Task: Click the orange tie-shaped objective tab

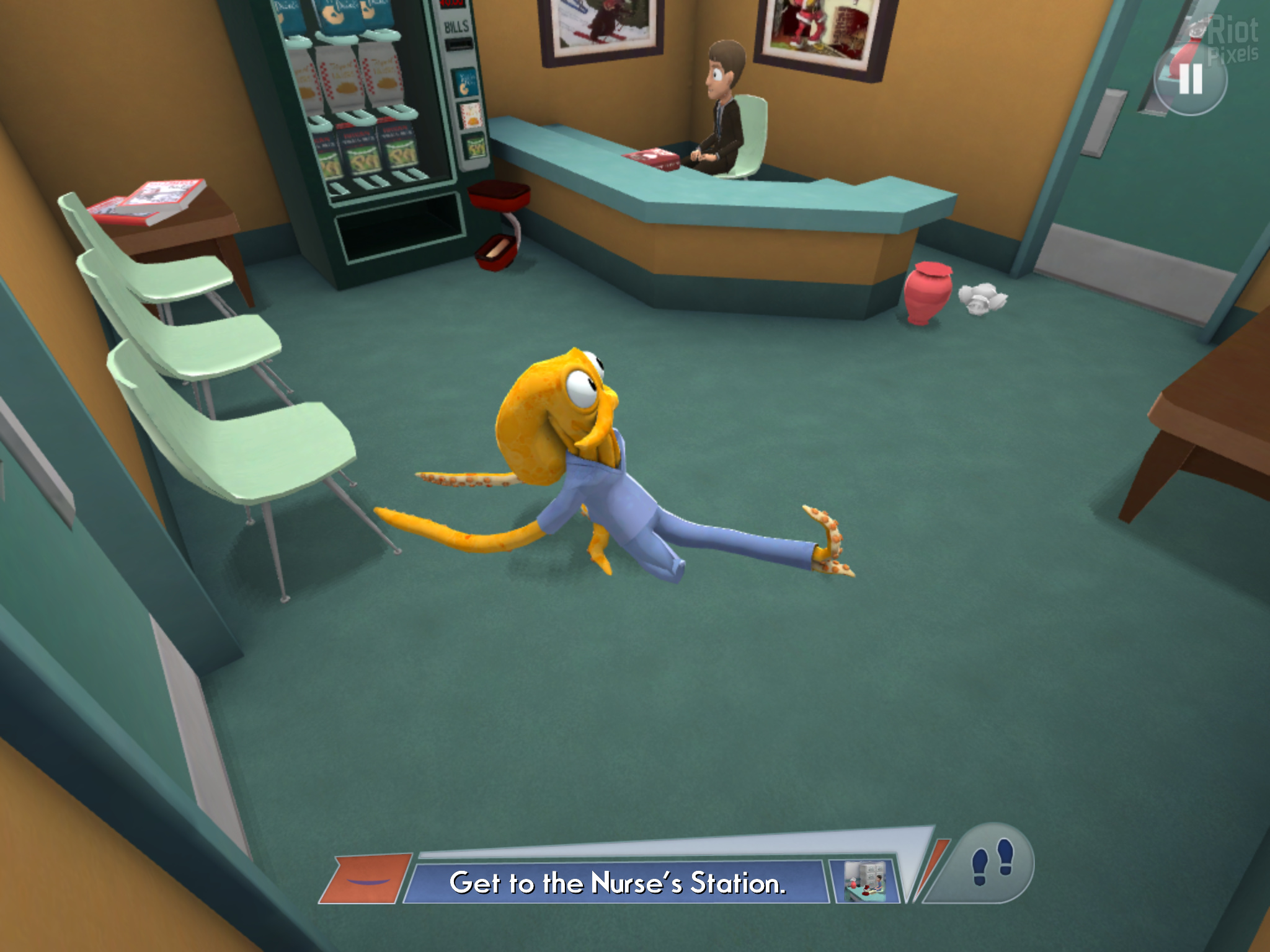Action: click(366, 879)
